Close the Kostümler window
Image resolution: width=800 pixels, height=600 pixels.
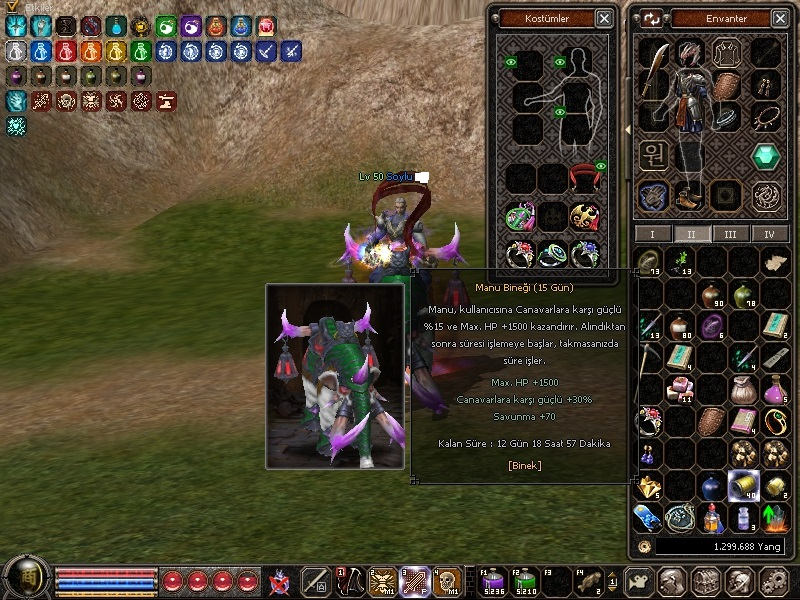604,18
